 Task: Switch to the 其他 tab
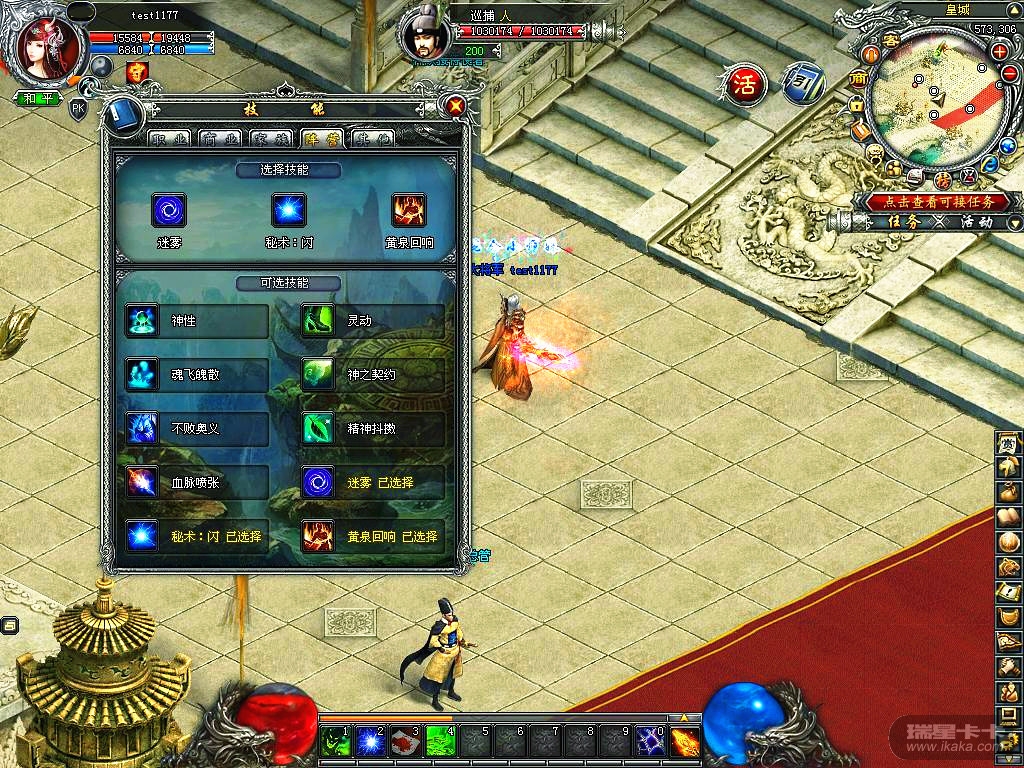click(372, 139)
